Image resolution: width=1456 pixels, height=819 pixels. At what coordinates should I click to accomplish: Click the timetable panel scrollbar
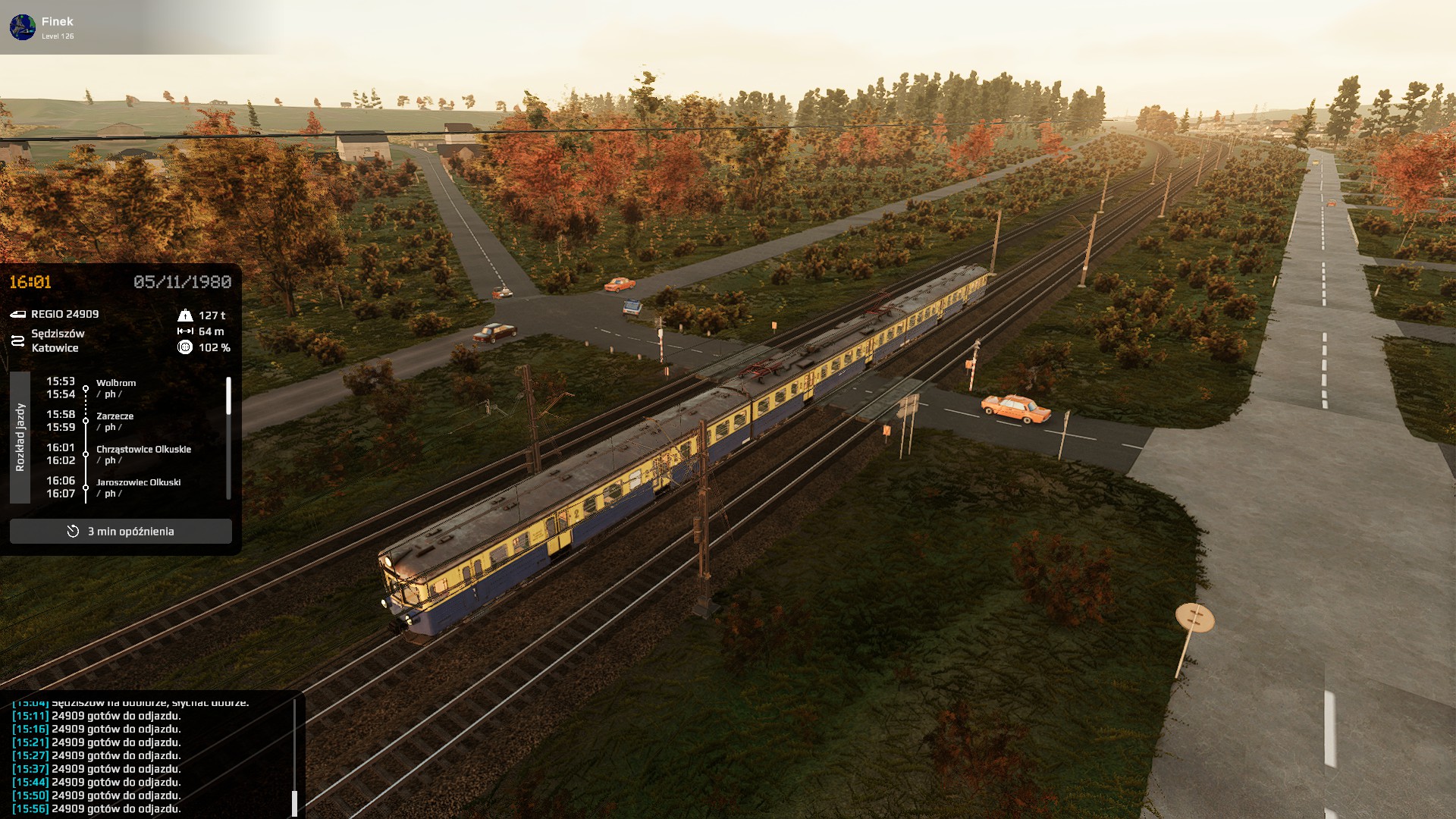point(228,397)
